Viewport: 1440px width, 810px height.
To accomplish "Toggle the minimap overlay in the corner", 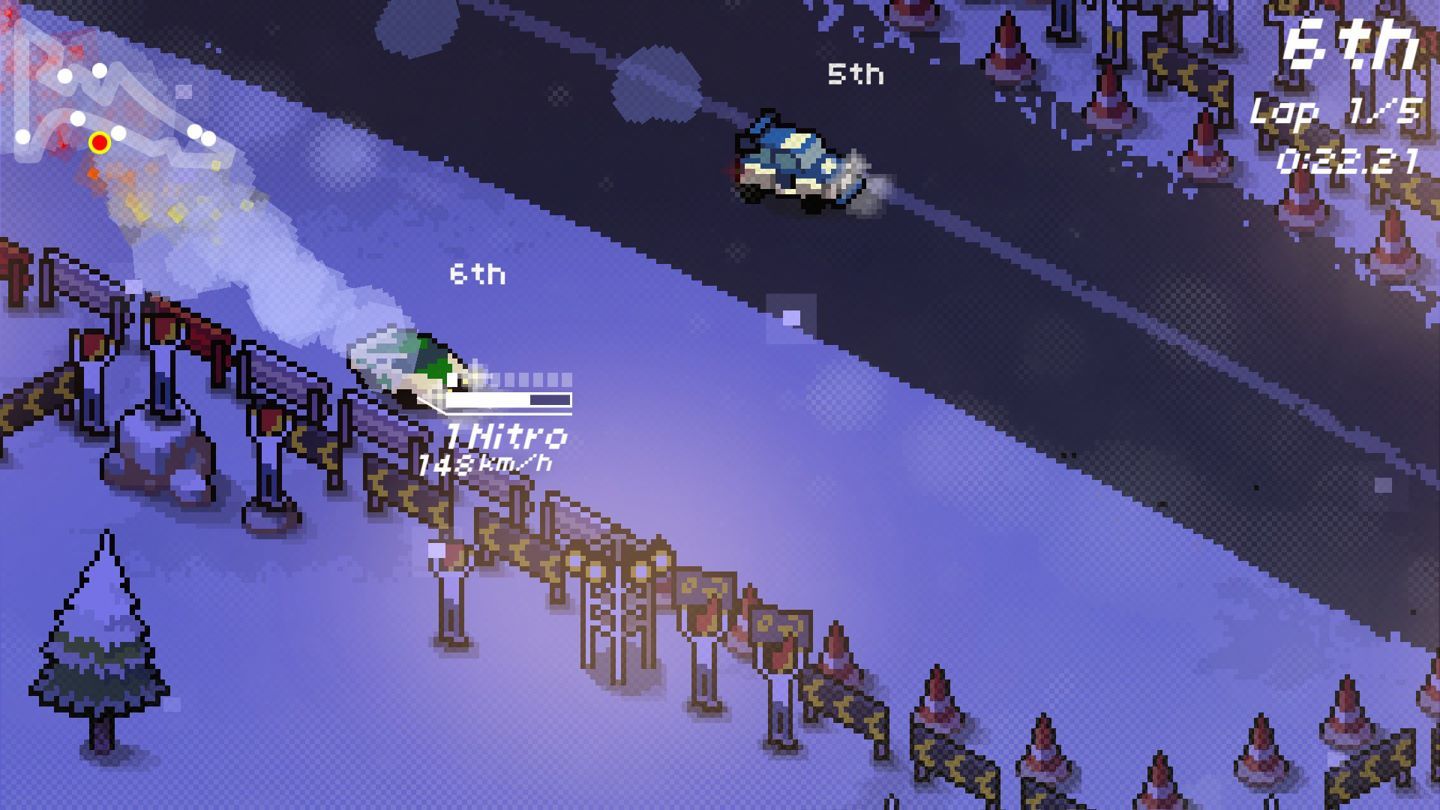I will 110,110.
